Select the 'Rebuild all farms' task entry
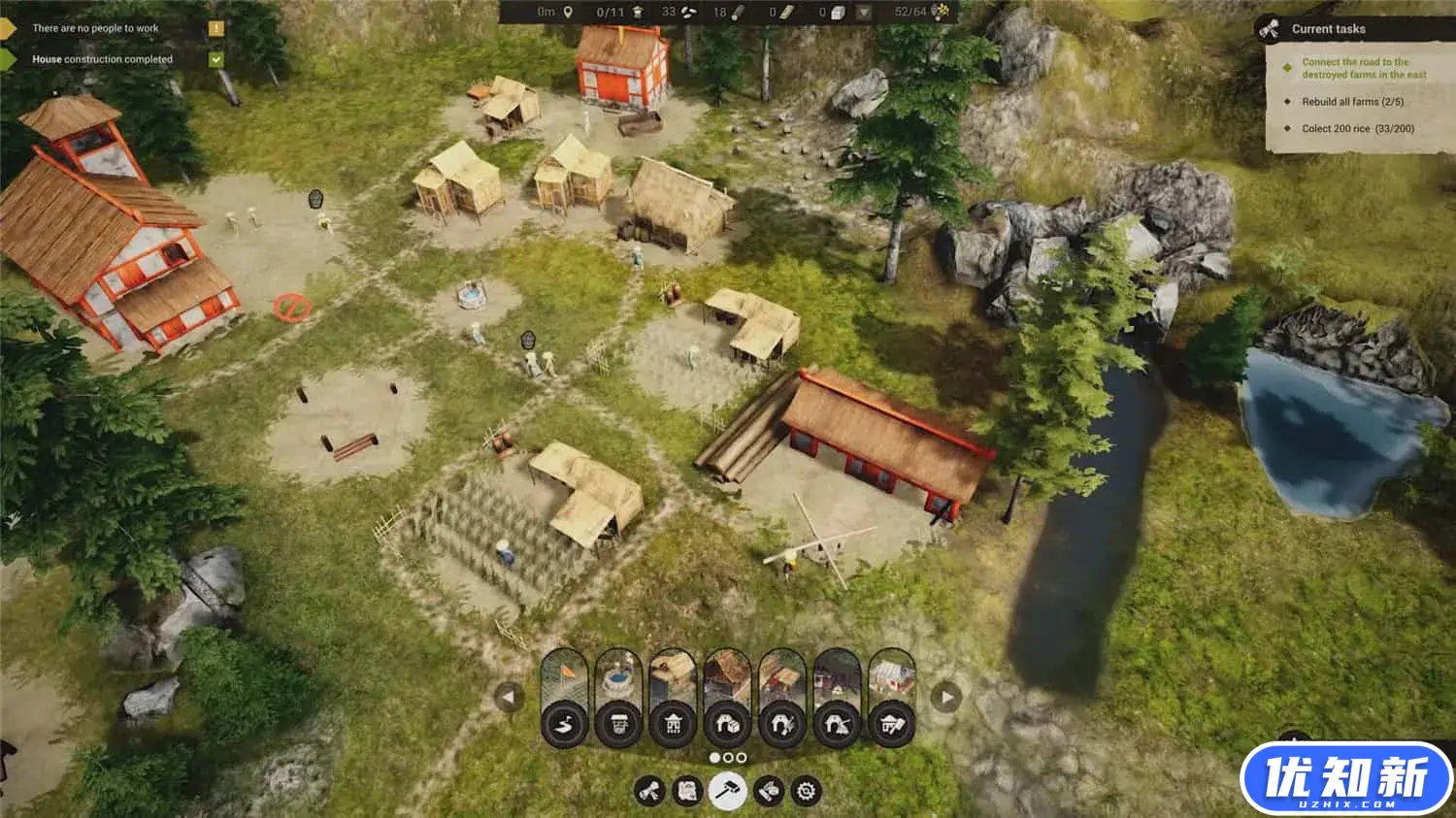 pos(1352,102)
